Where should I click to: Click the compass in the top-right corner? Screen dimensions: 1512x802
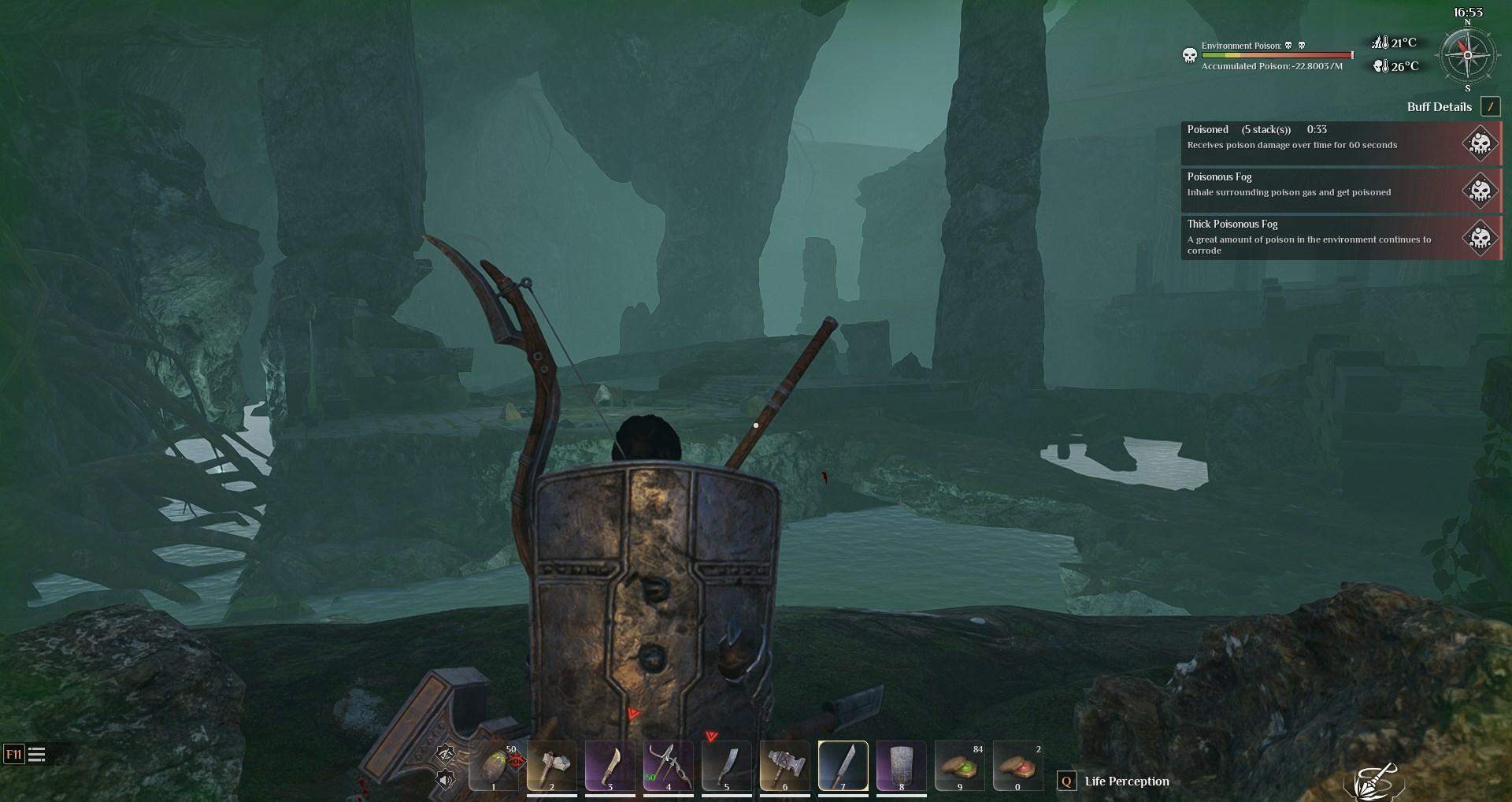pos(1467,55)
